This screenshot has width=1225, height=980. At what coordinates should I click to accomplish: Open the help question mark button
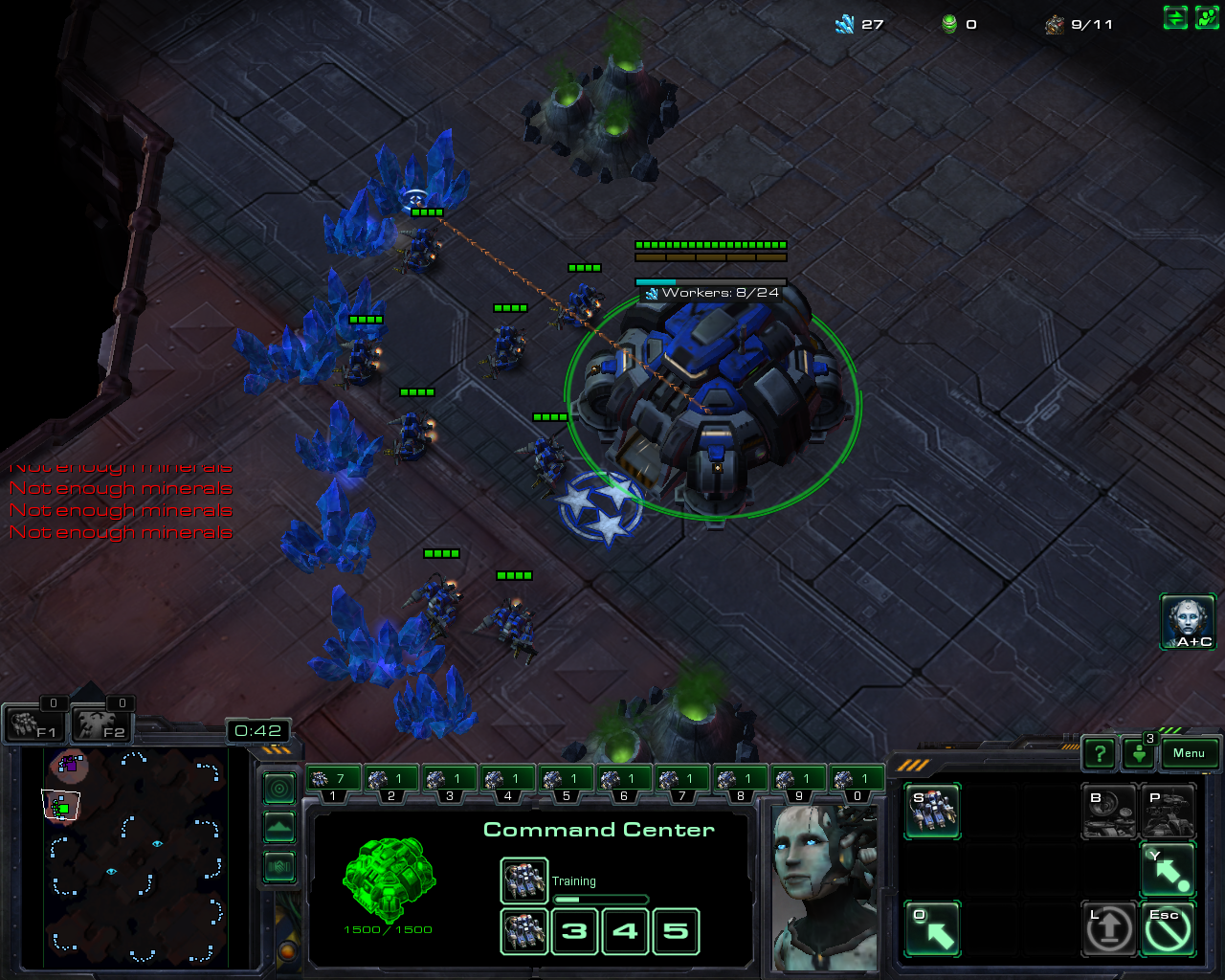(x=1100, y=753)
